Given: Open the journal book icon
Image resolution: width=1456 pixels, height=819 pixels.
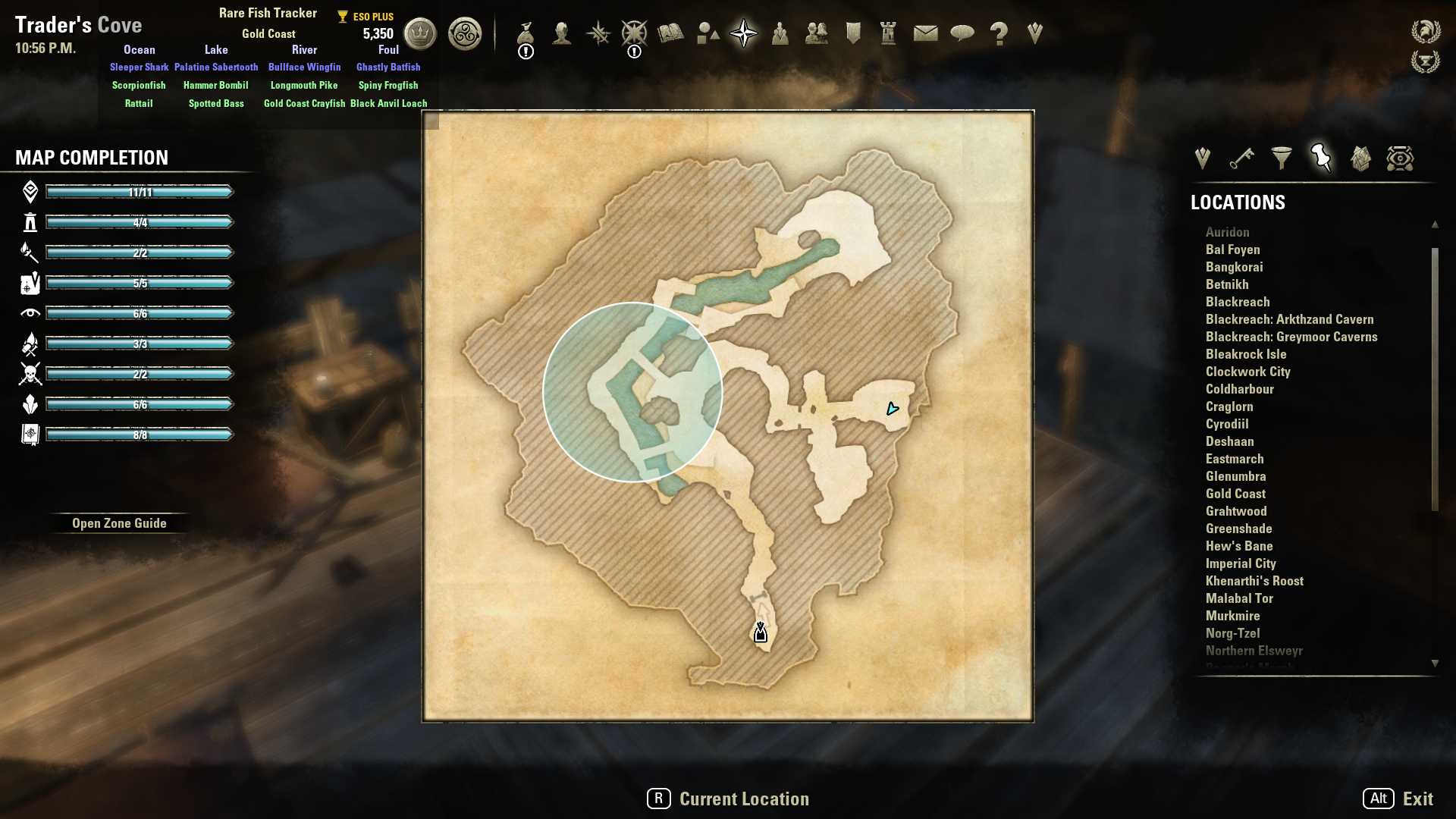Looking at the screenshot, I should [x=670, y=33].
